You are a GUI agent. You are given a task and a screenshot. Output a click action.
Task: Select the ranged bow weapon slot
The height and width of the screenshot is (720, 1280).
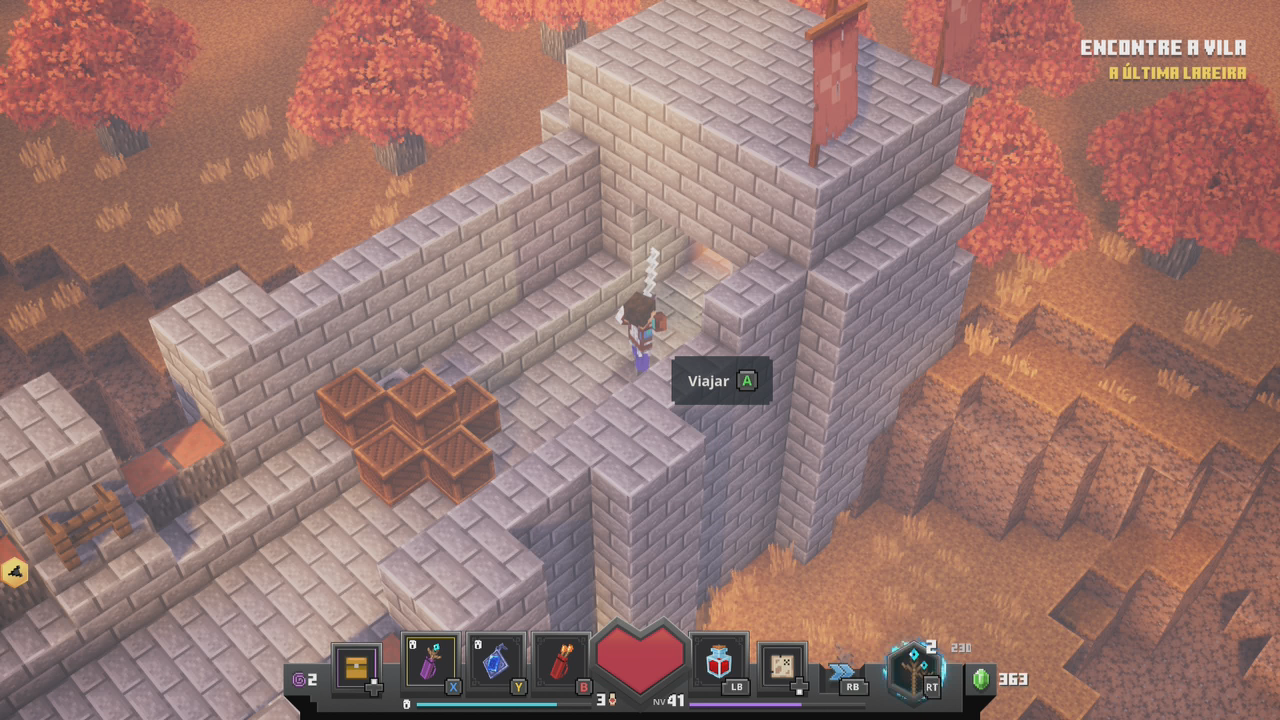[x=914, y=667]
